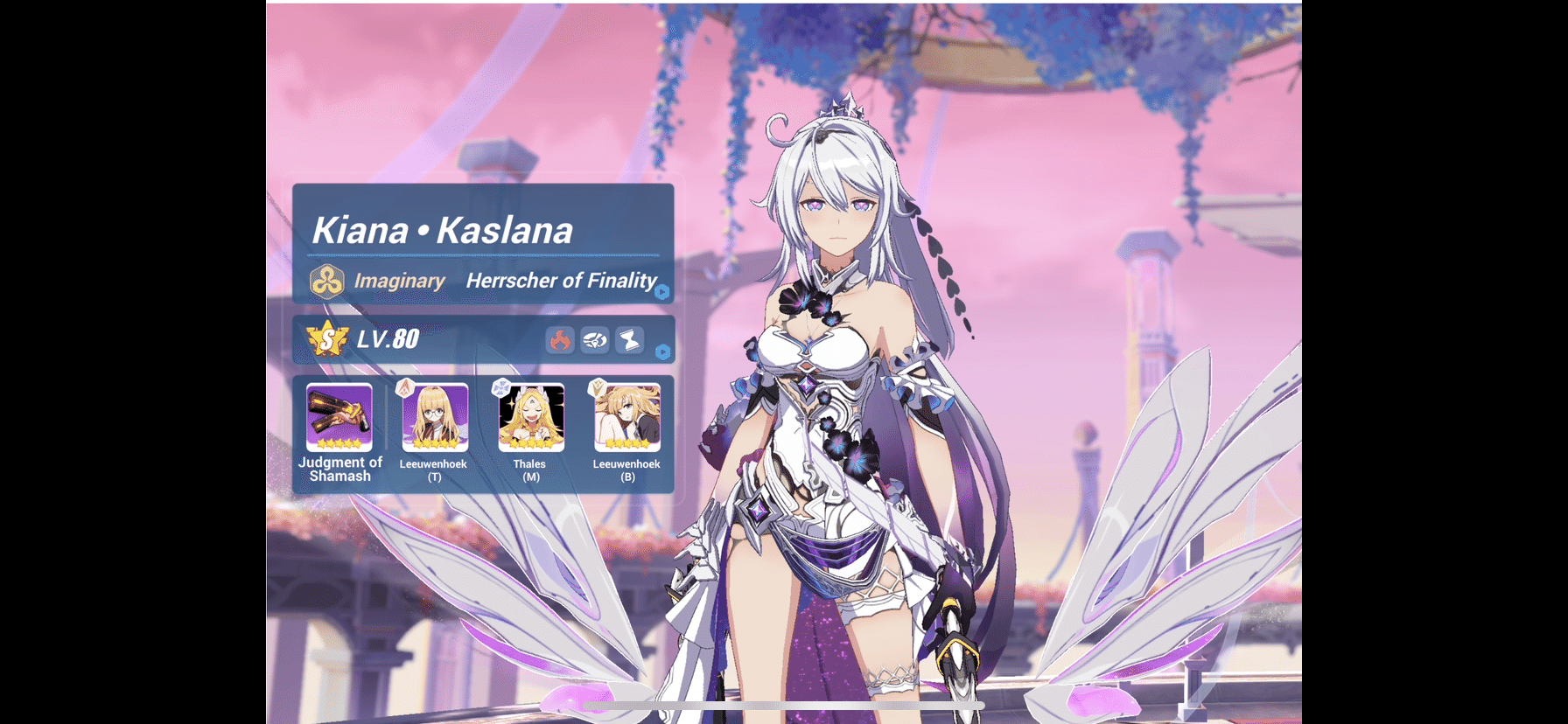The width and height of the screenshot is (1568, 724).
Task: Click the Herrscher of Finality battlesuit label
Action: [x=561, y=281]
